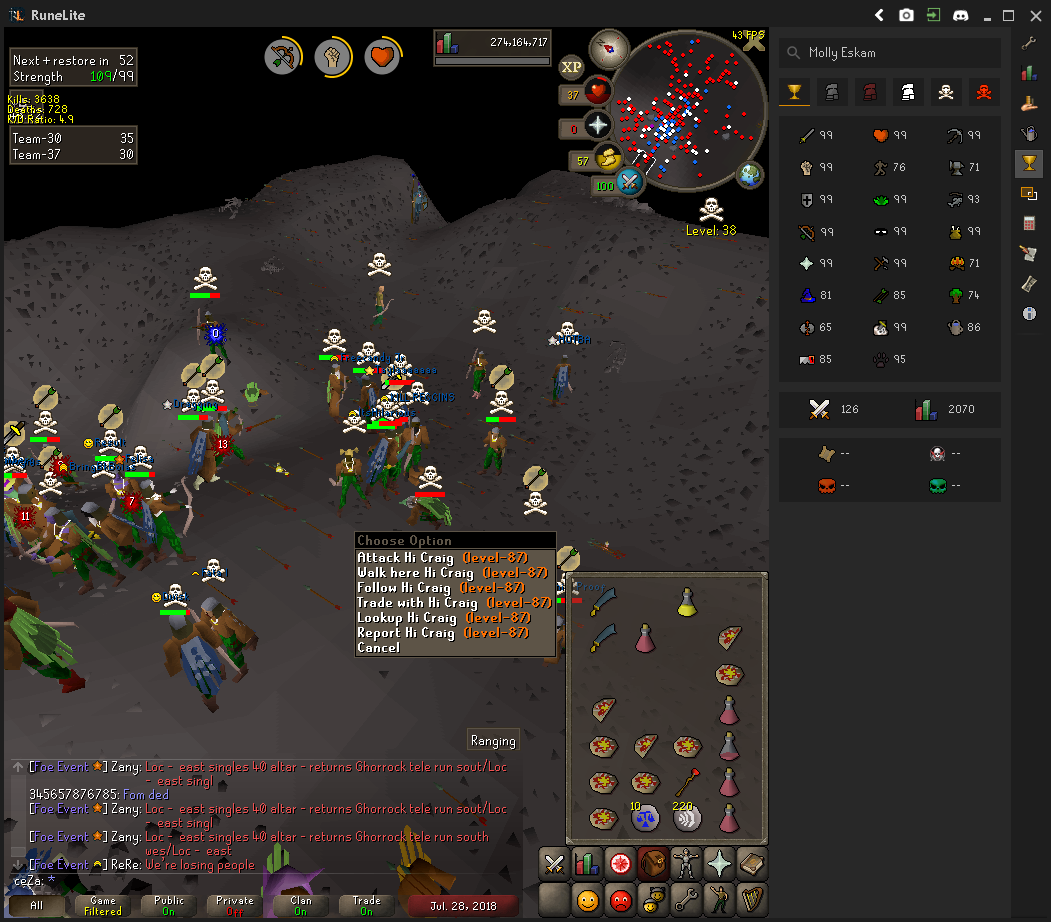Open the worn equipment tab

click(686, 863)
